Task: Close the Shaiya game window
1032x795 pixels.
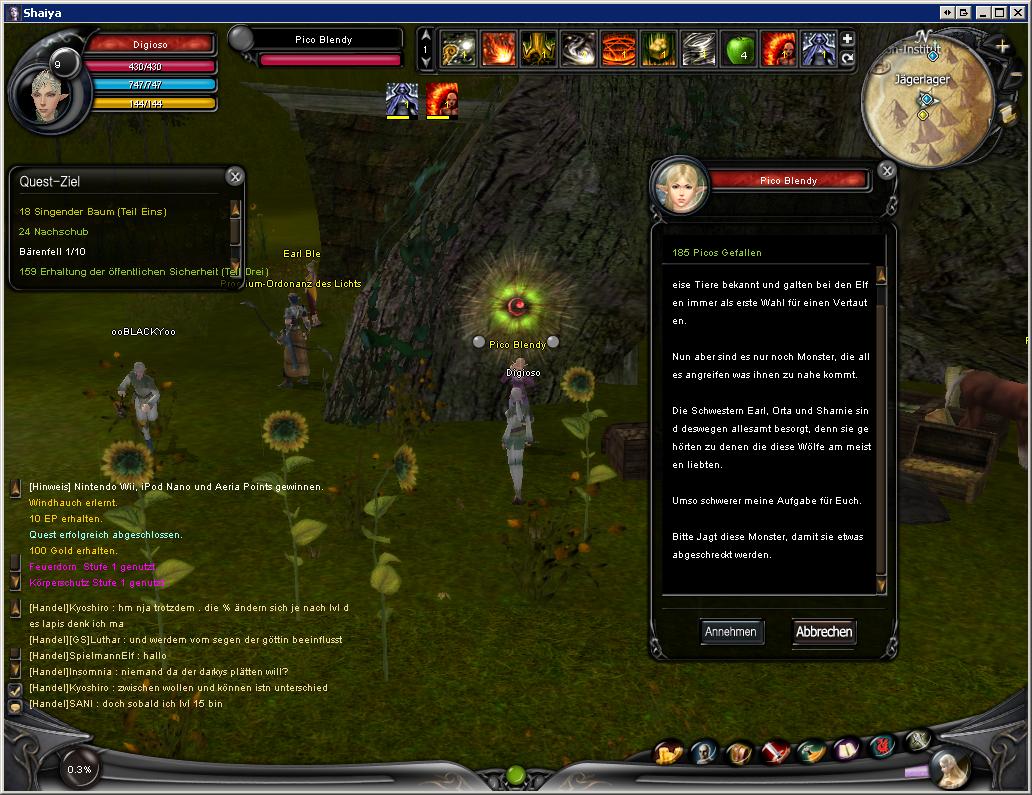Action: point(1017,12)
